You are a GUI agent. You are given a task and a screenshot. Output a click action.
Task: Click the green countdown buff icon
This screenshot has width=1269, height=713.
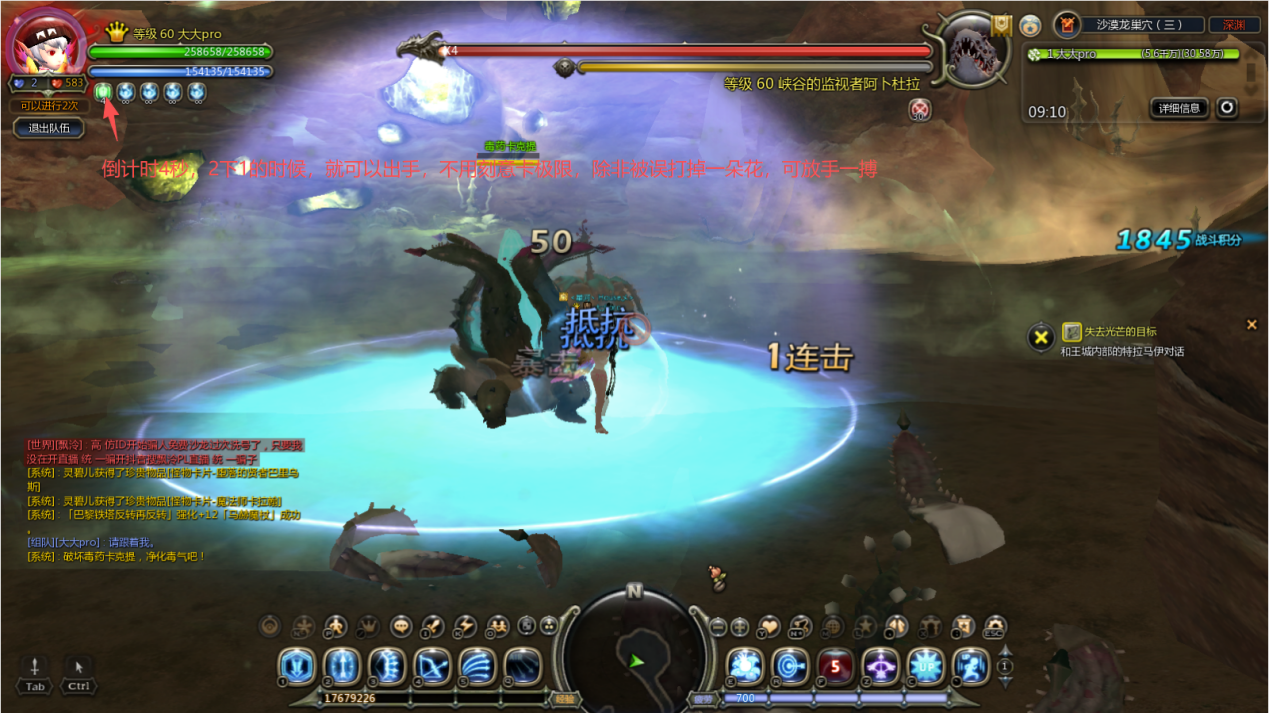(x=104, y=93)
